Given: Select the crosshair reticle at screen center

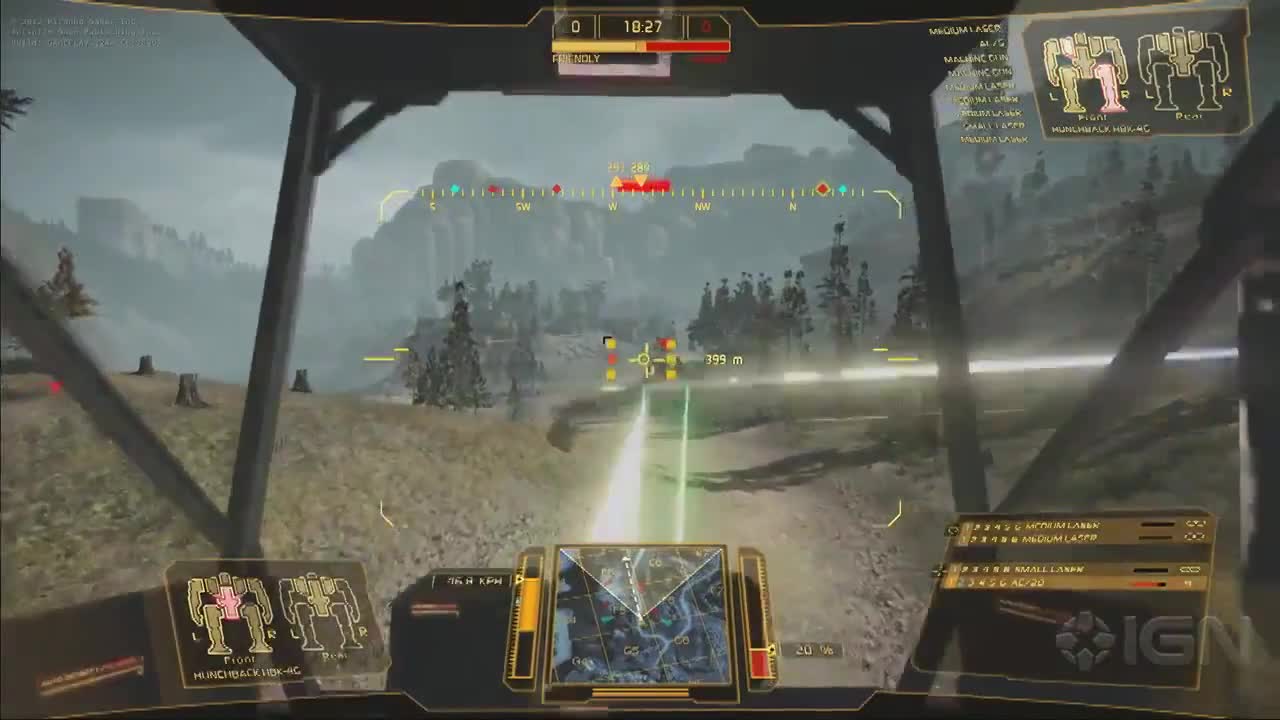Looking at the screenshot, I should point(645,358).
